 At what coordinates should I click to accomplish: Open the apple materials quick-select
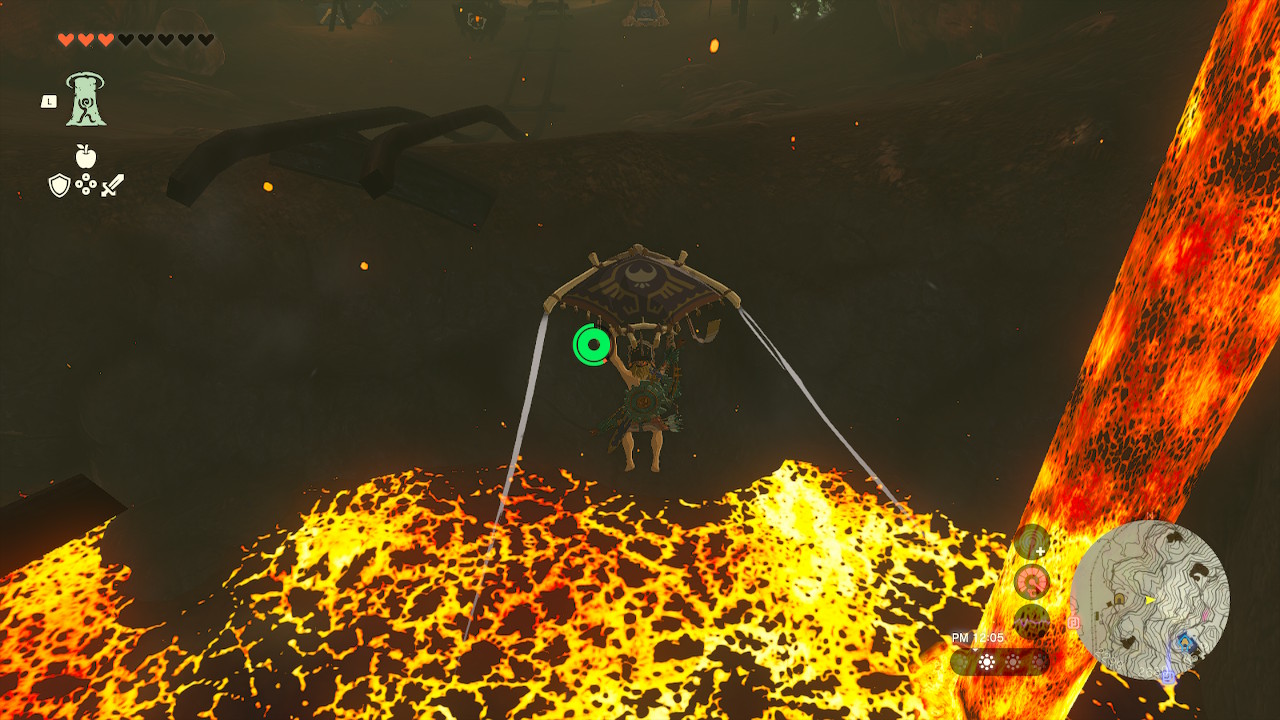tap(86, 156)
